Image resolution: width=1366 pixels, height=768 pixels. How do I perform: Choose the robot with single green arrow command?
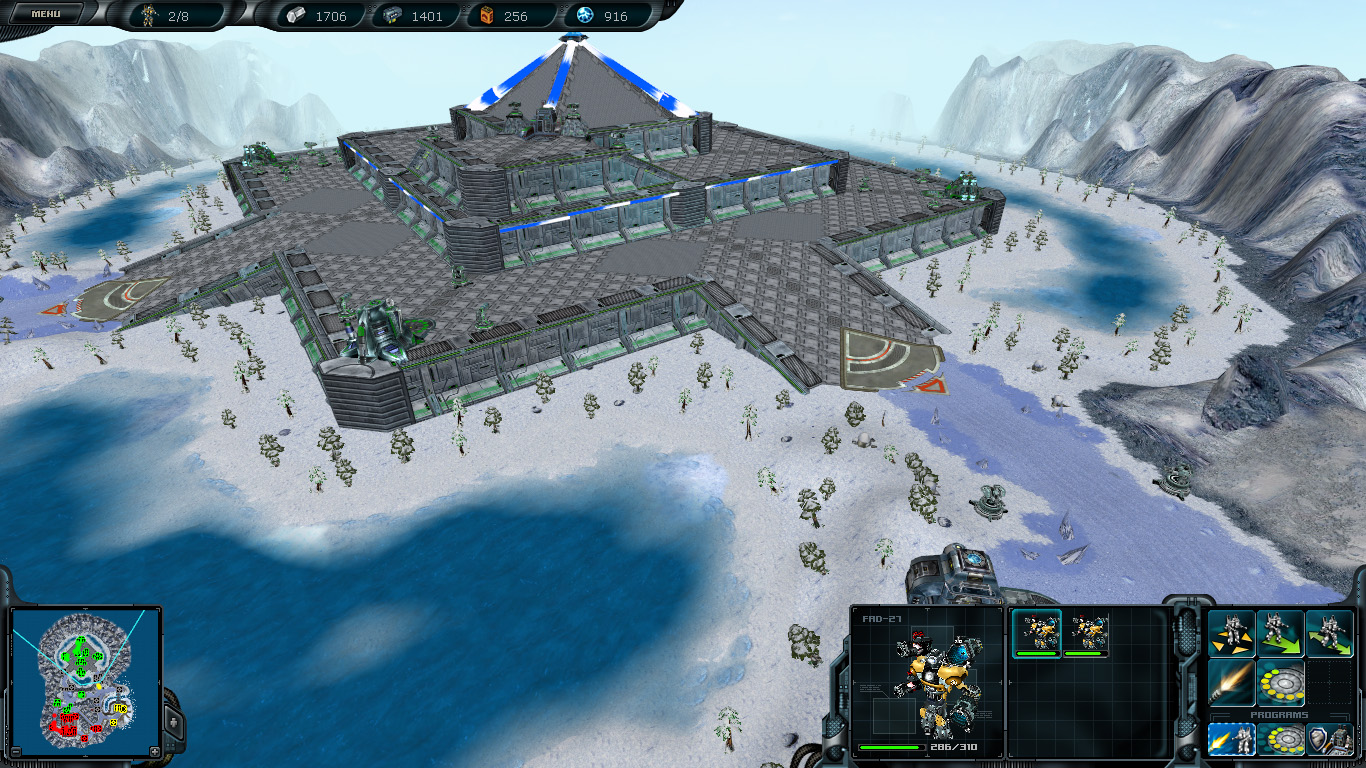tap(1280, 633)
